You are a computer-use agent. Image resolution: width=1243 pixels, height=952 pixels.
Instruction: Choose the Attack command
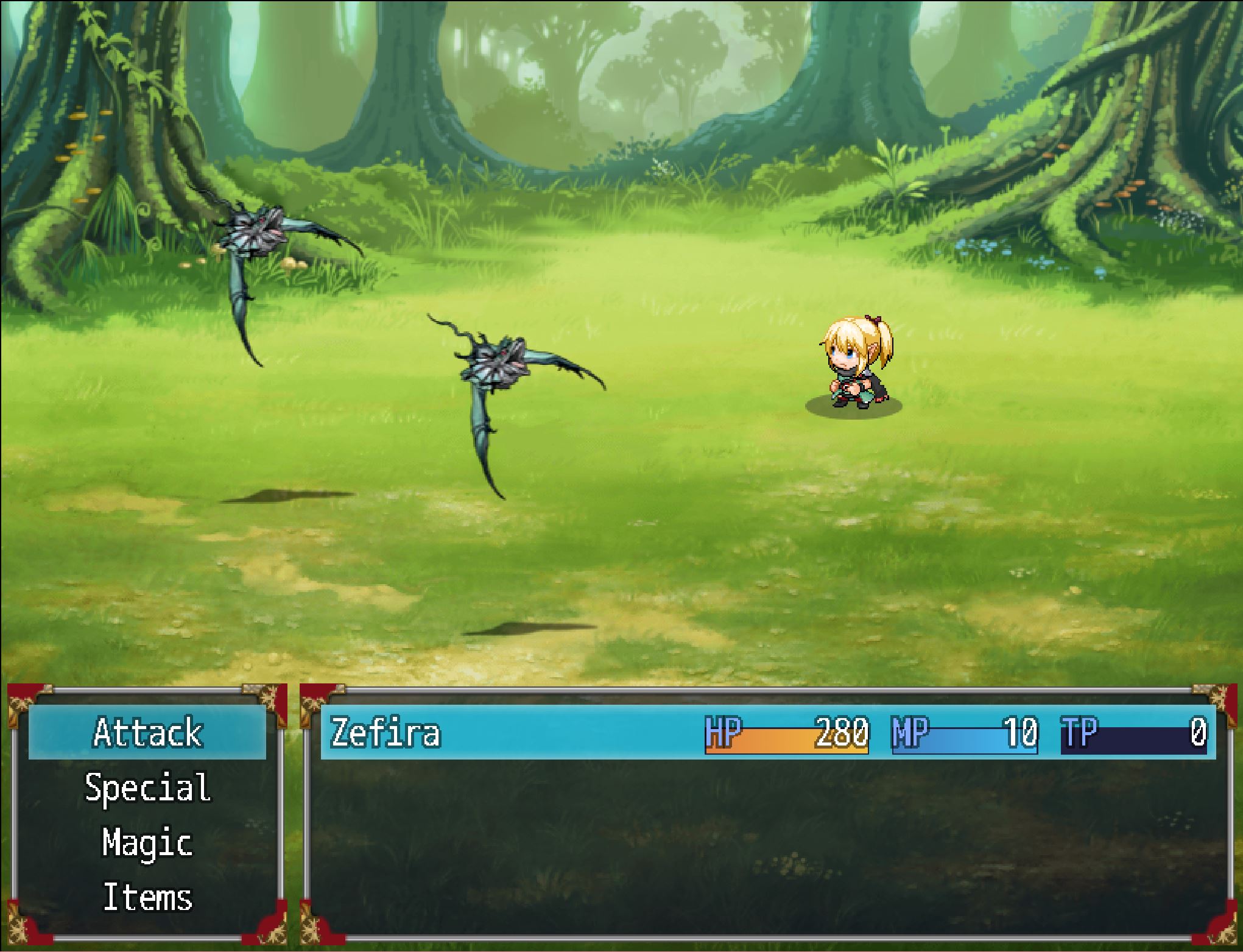(147, 732)
